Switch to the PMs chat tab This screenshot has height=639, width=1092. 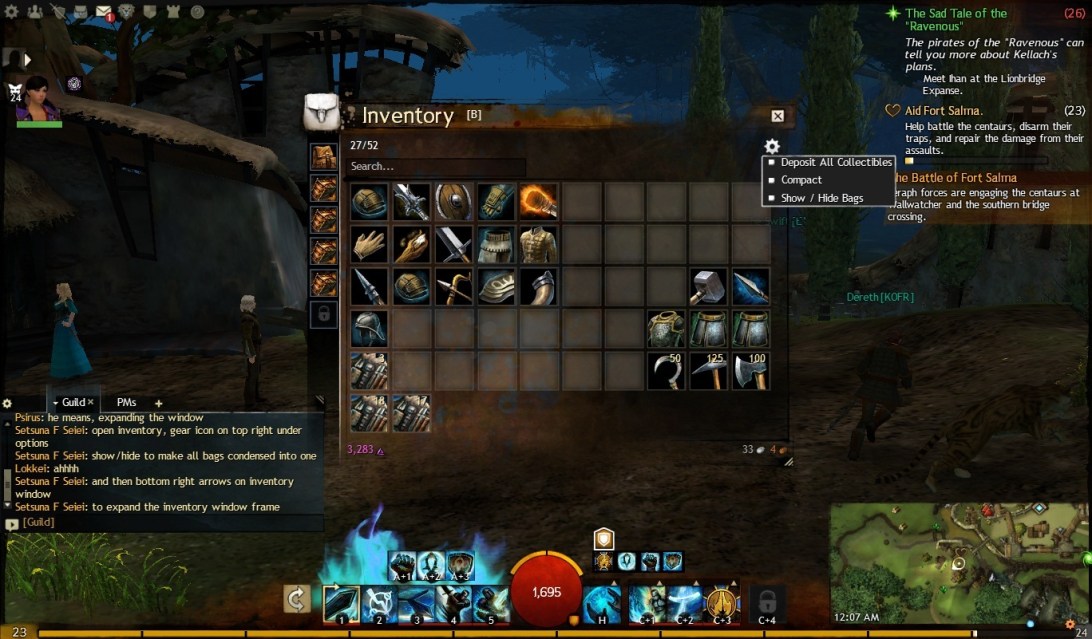click(126, 402)
